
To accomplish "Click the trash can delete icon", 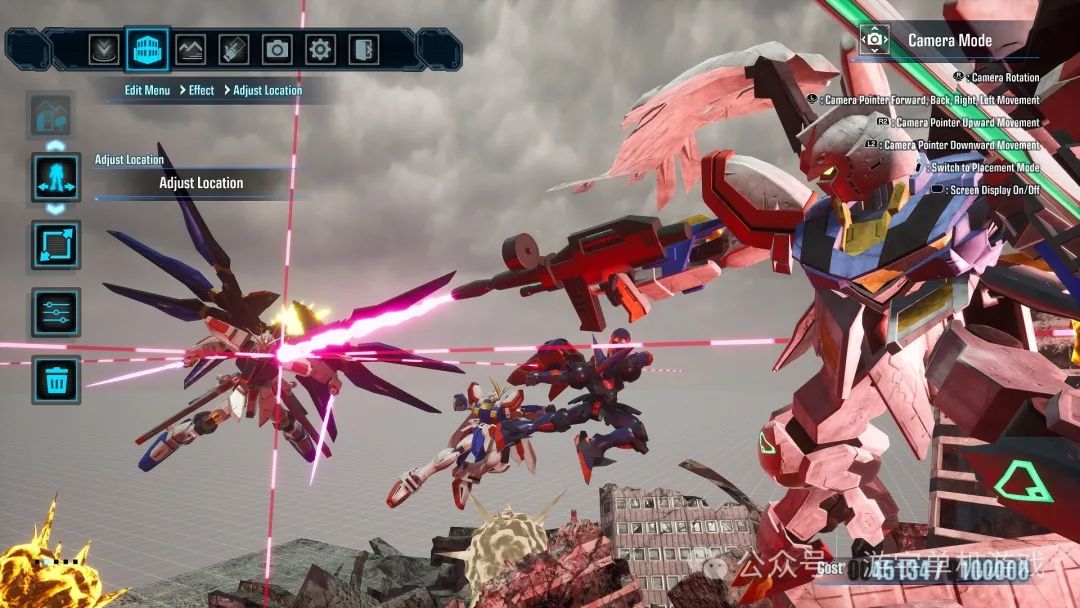I will coord(56,379).
